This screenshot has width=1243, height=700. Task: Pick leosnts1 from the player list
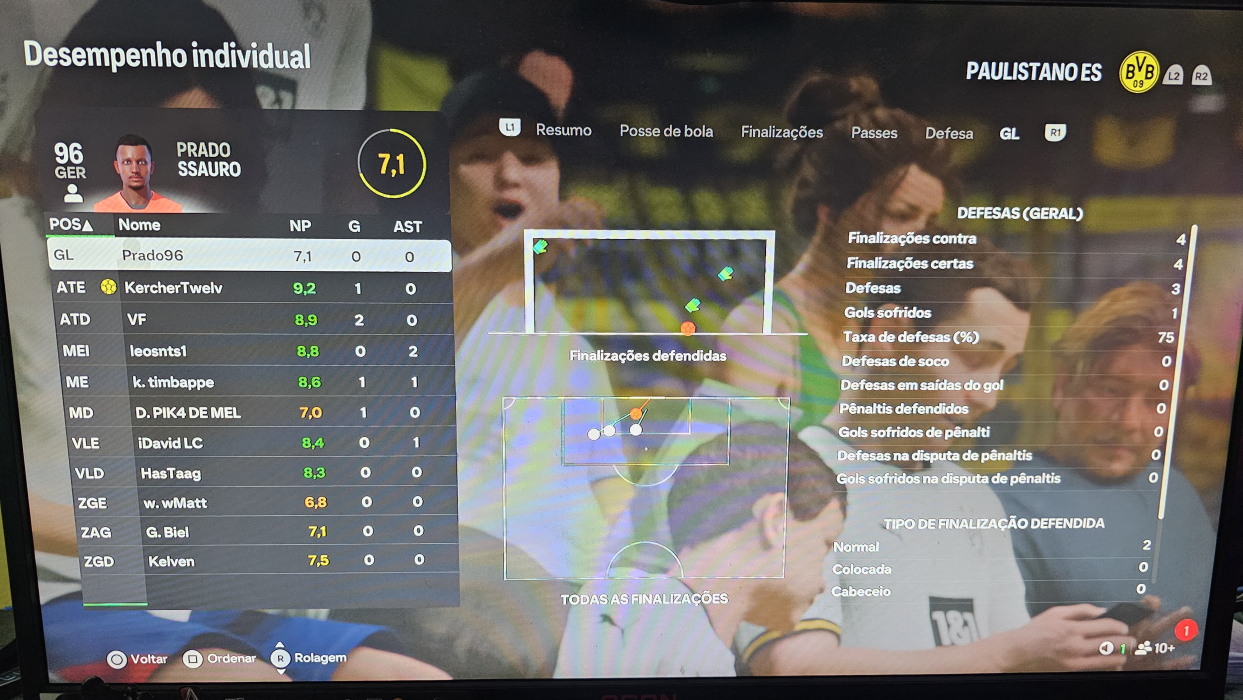pos(251,351)
